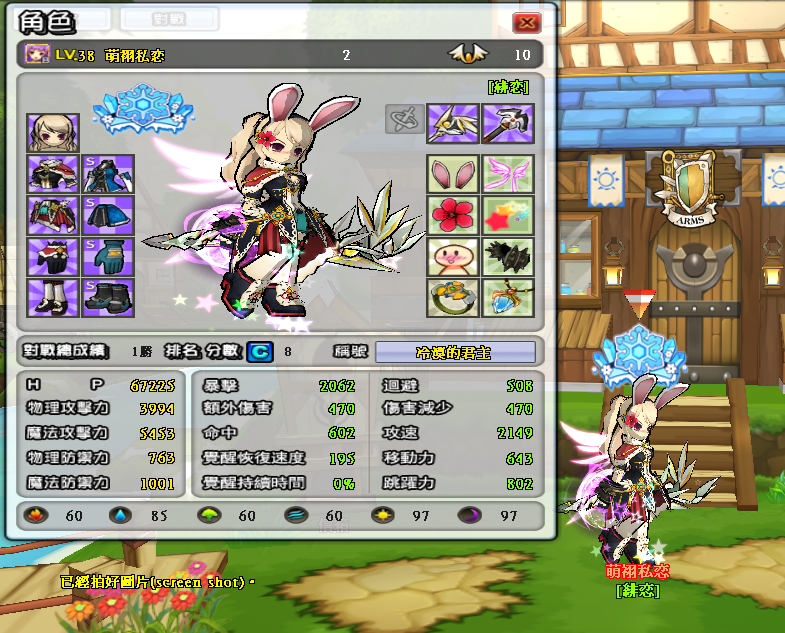
Task: Select the dark blue boots slot
Action: pyautogui.click(x=104, y=297)
